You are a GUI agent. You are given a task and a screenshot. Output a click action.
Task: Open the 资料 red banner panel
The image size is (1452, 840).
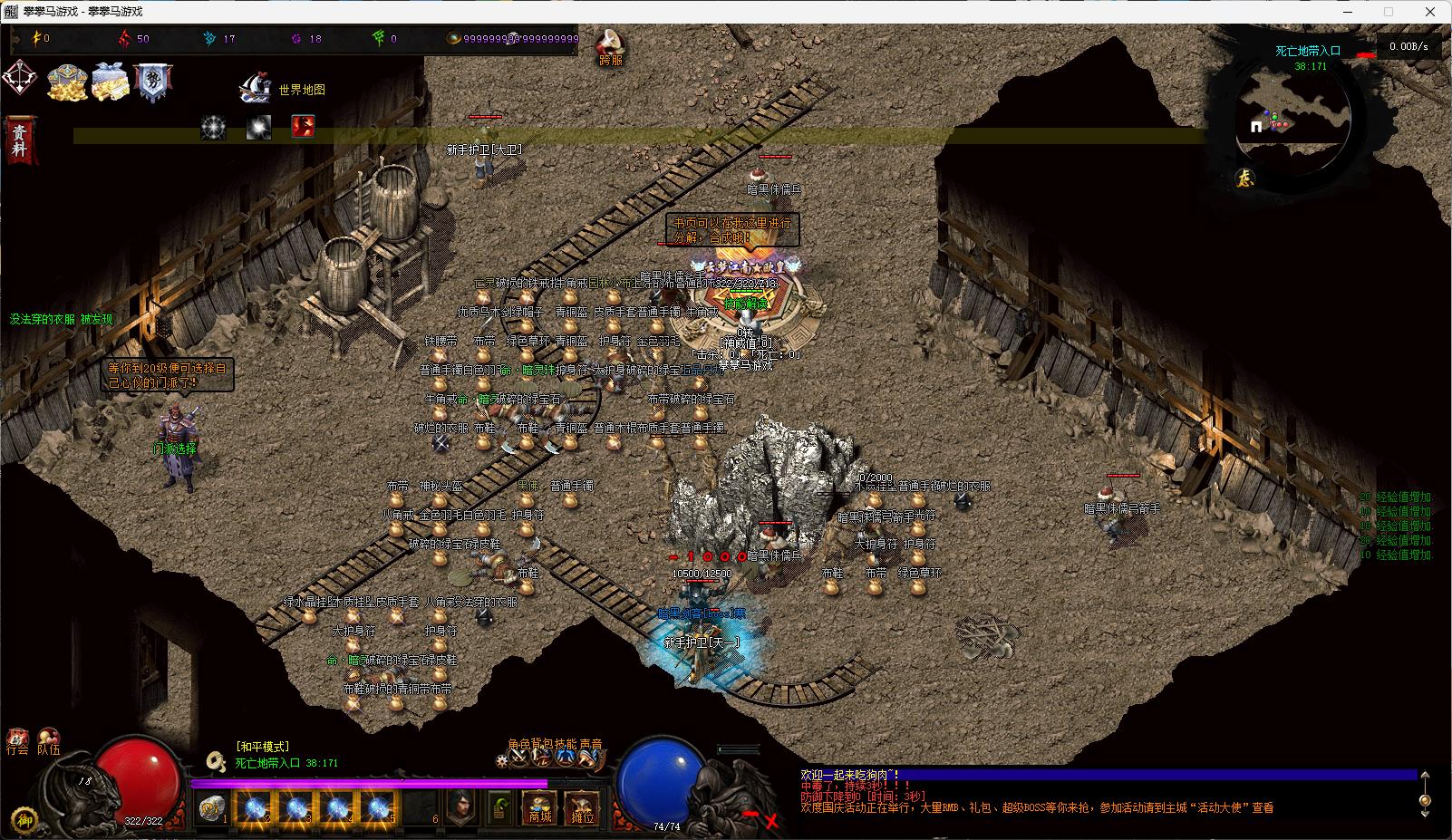click(x=19, y=140)
